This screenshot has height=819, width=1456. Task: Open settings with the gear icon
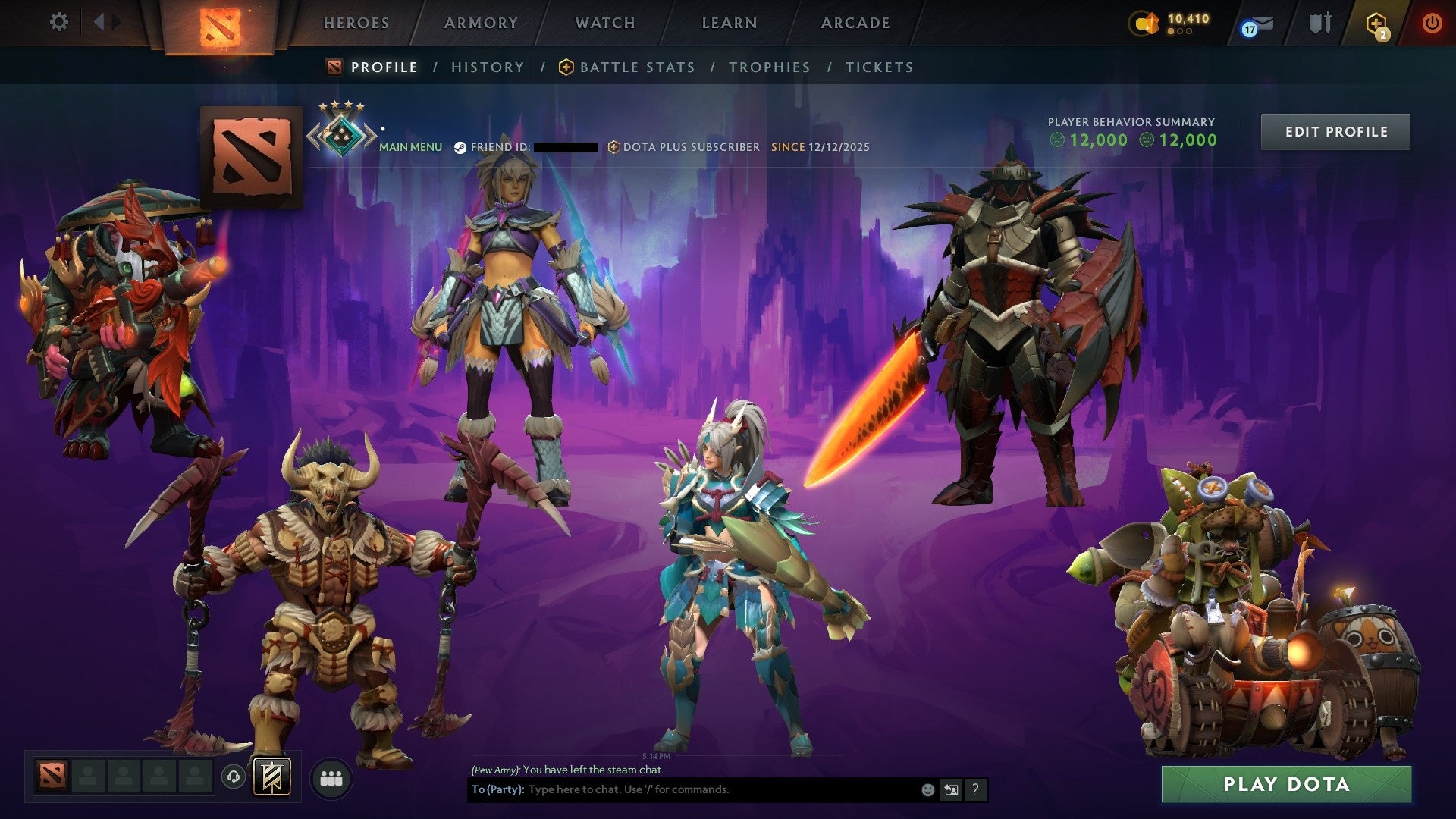pyautogui.click(x=58, y=22)
